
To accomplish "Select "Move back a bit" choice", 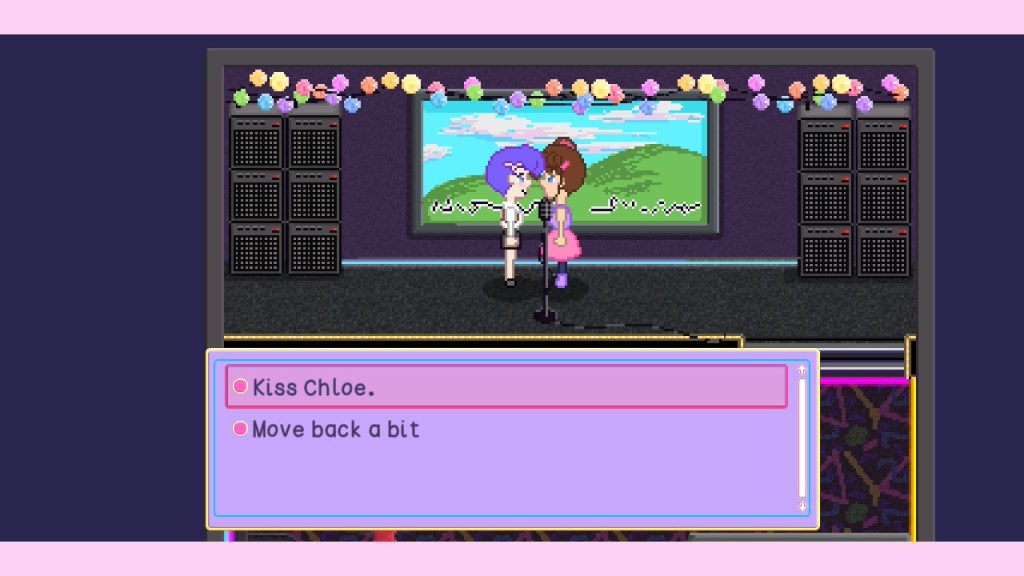I will [x=335, y=430].
